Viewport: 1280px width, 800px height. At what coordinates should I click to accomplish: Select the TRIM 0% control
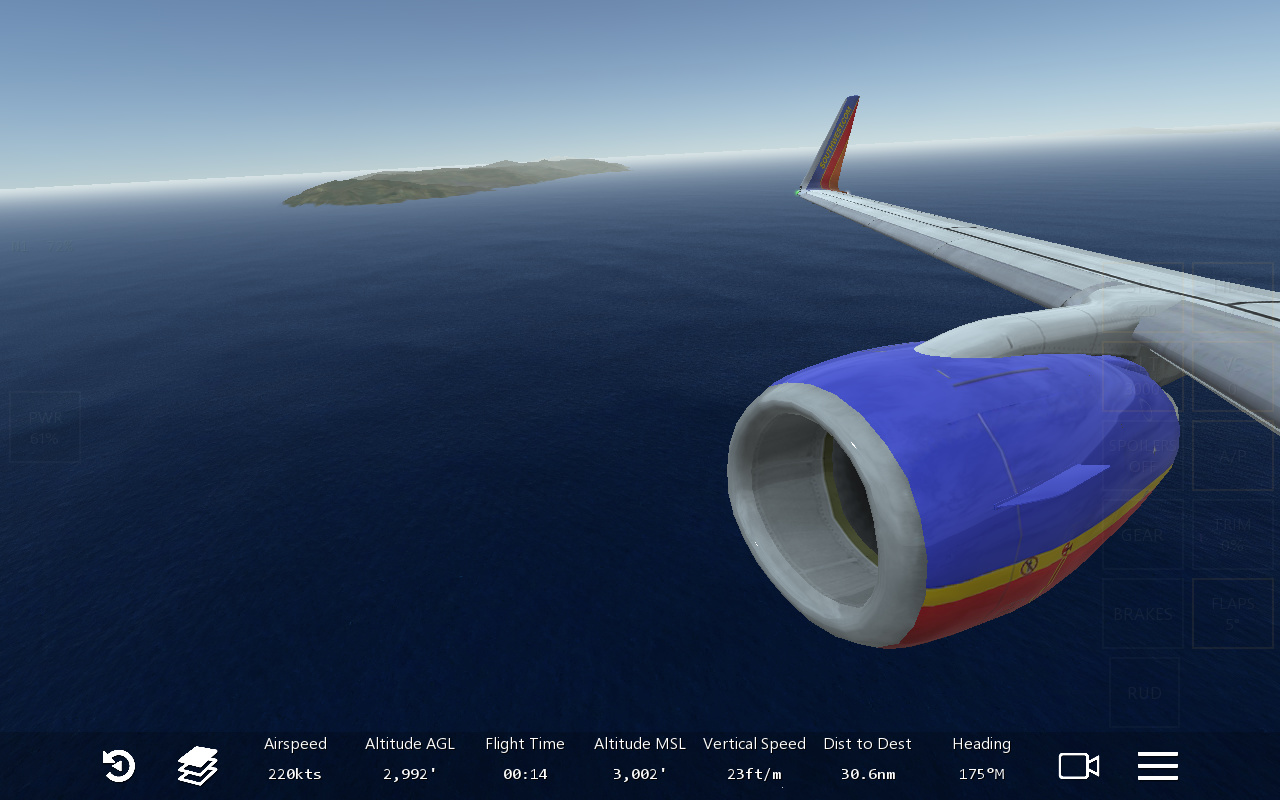[x=1232, y=535]
